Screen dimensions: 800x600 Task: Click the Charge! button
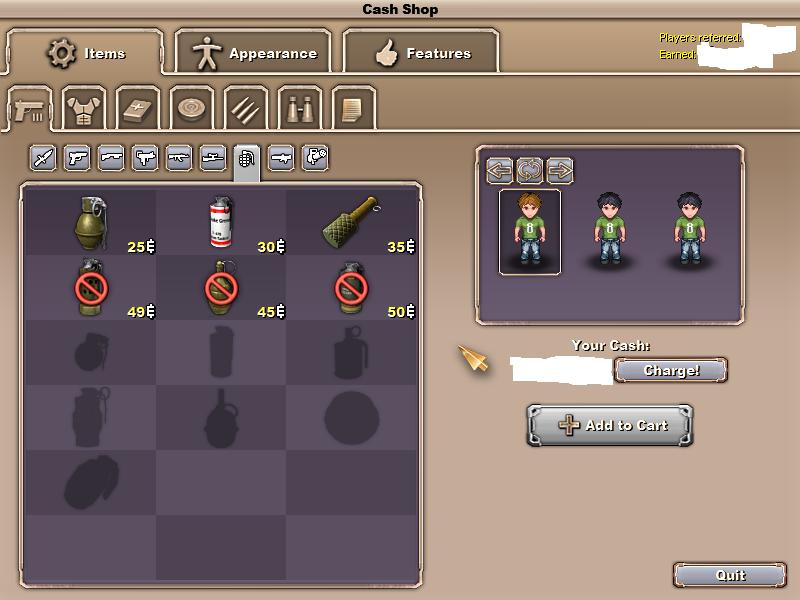pos(670,370)
